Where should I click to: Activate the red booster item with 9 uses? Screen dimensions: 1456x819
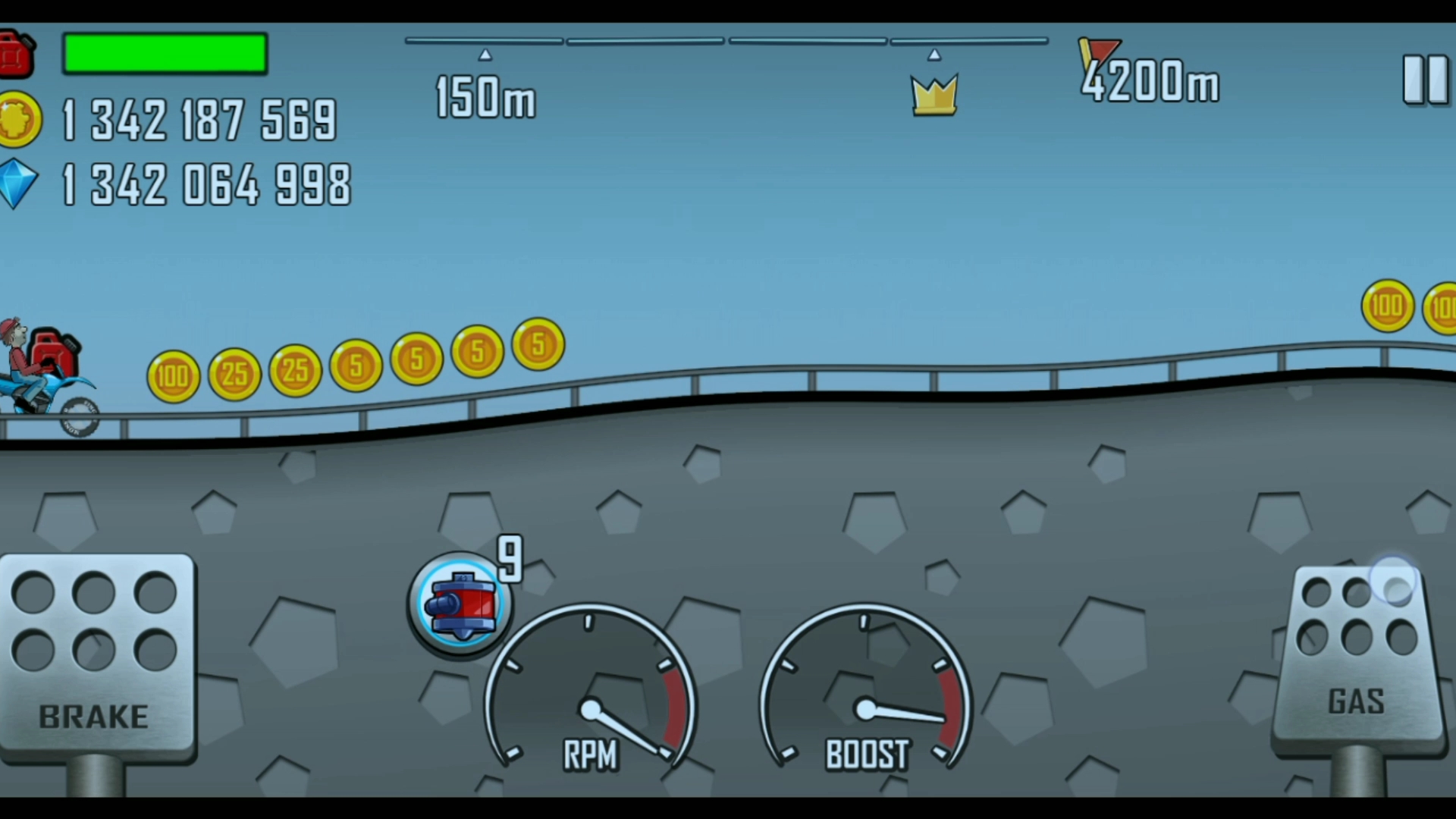click(x=460, y=604)
